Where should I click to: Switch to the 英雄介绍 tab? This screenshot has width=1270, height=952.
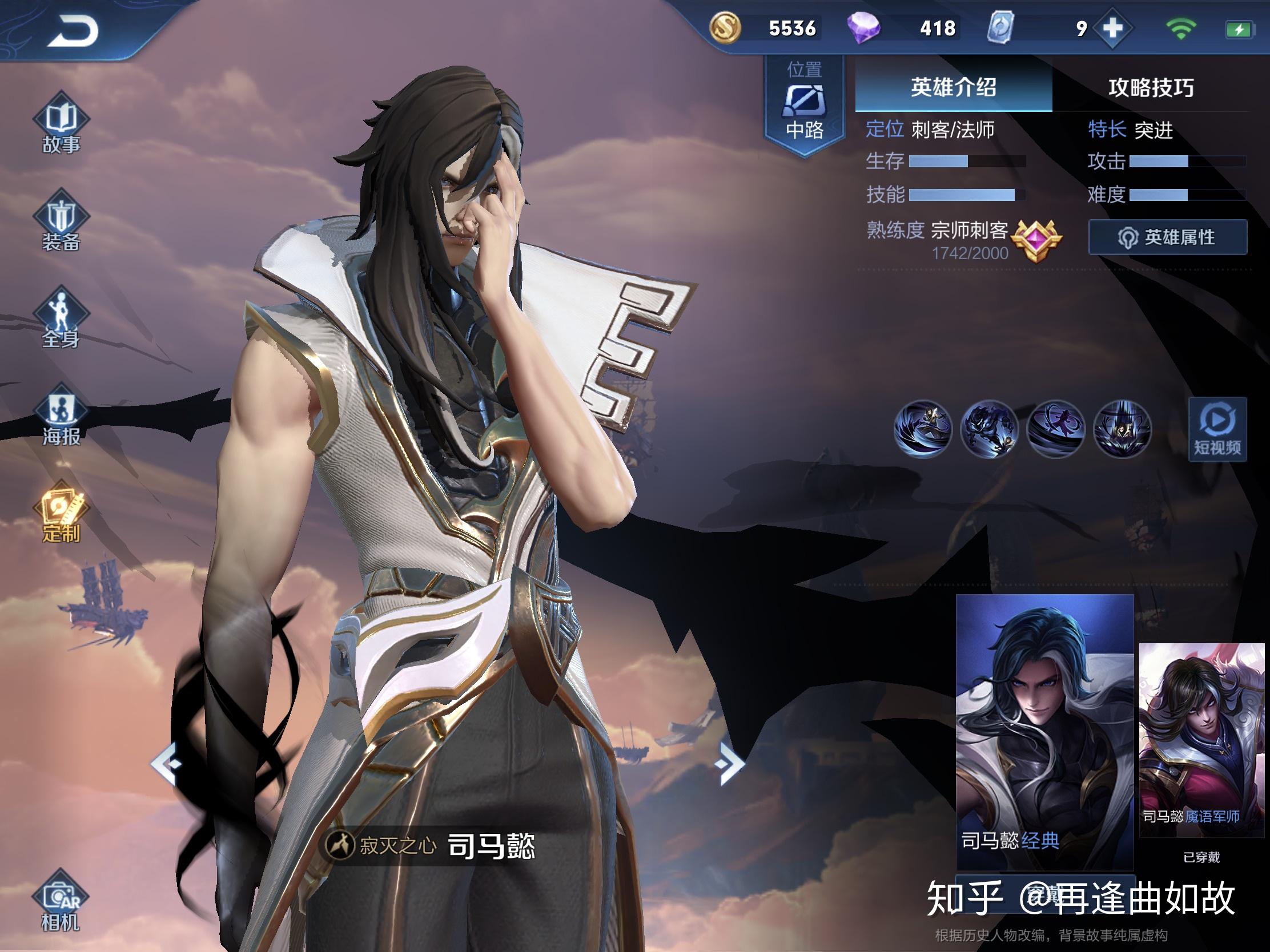(953, 87)
